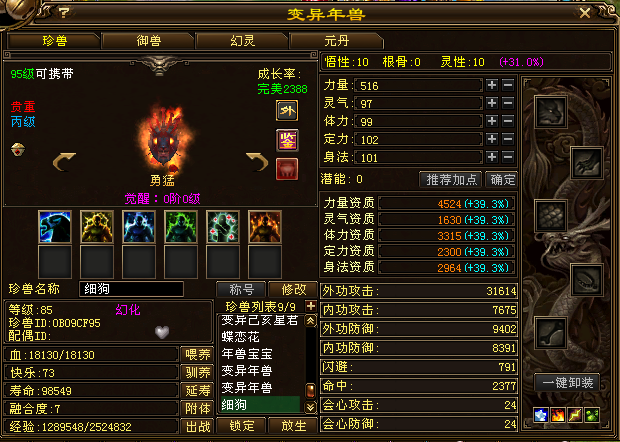Release the pet with 放生
The height and width of the screenshot is (442, 620).
pyautogui.click(x=293, y=426)
